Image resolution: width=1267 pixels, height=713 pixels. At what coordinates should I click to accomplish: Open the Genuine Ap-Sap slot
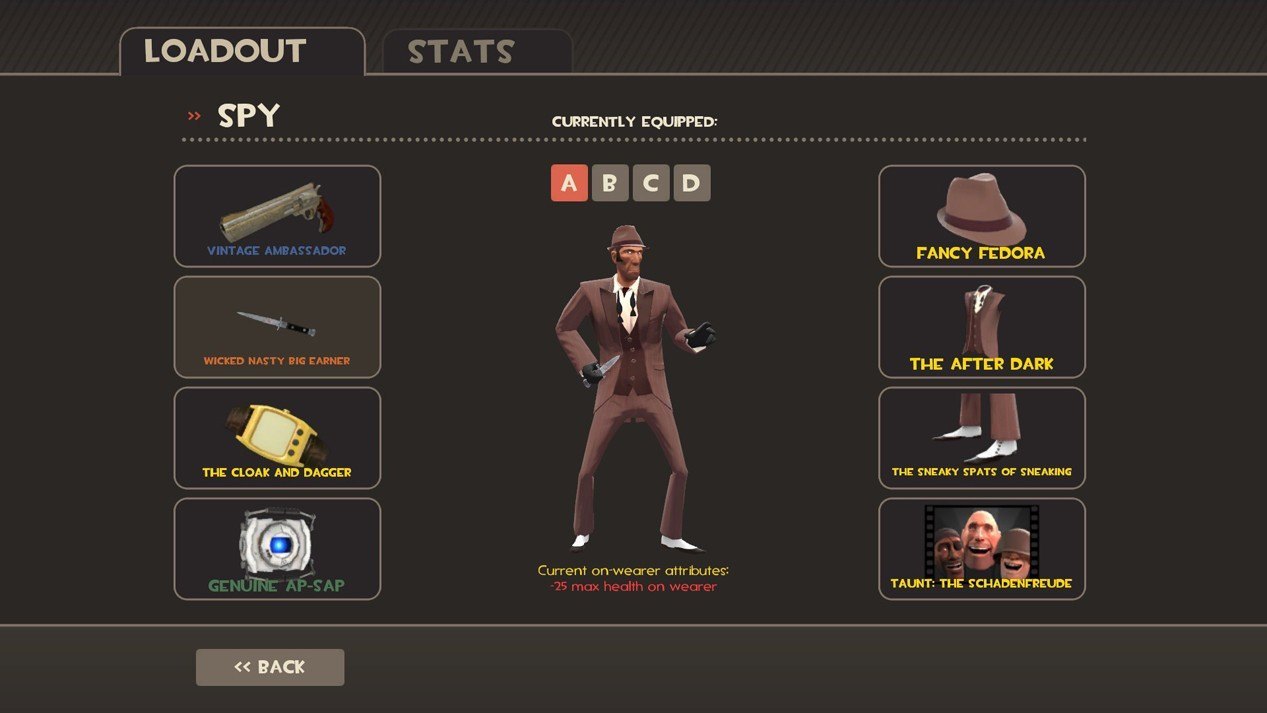[277, 549]
